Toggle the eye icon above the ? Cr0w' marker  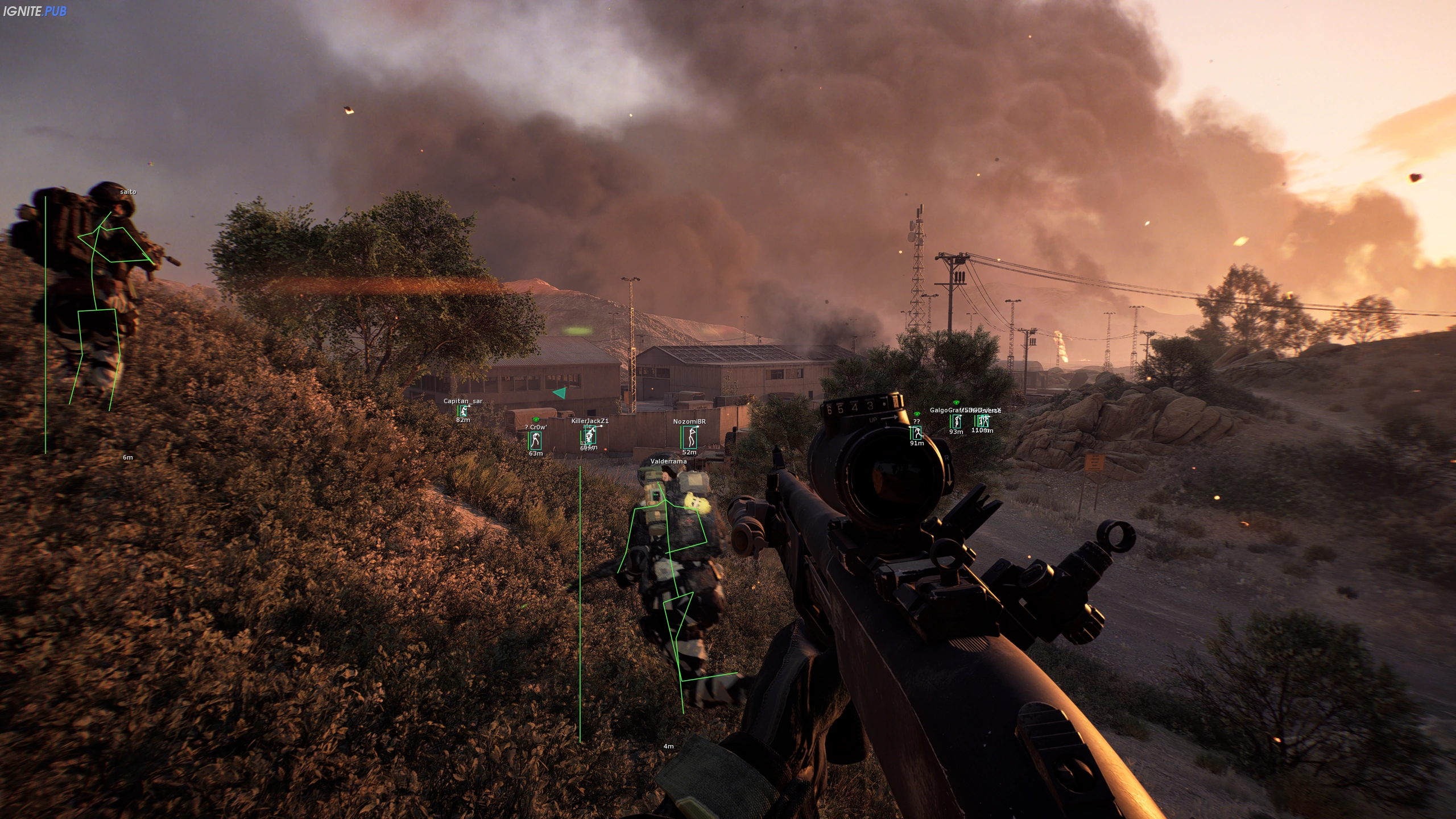[x=536, y=421]
